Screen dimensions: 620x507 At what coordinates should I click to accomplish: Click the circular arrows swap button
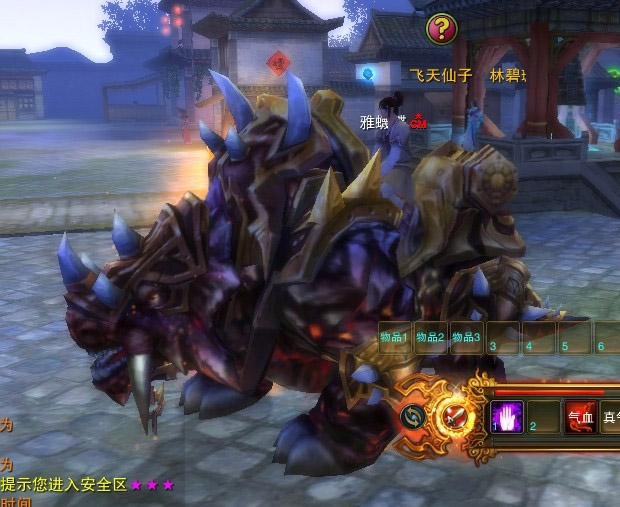(x=413, y=416)
